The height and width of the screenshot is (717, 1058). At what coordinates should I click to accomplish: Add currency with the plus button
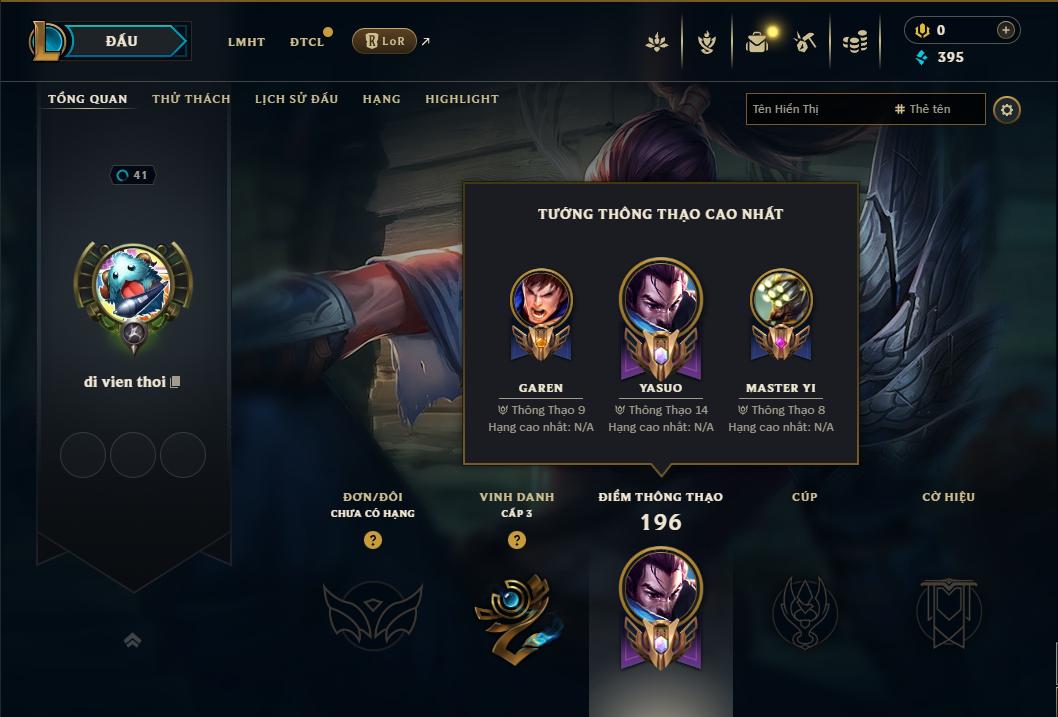tap(1005, 30)
